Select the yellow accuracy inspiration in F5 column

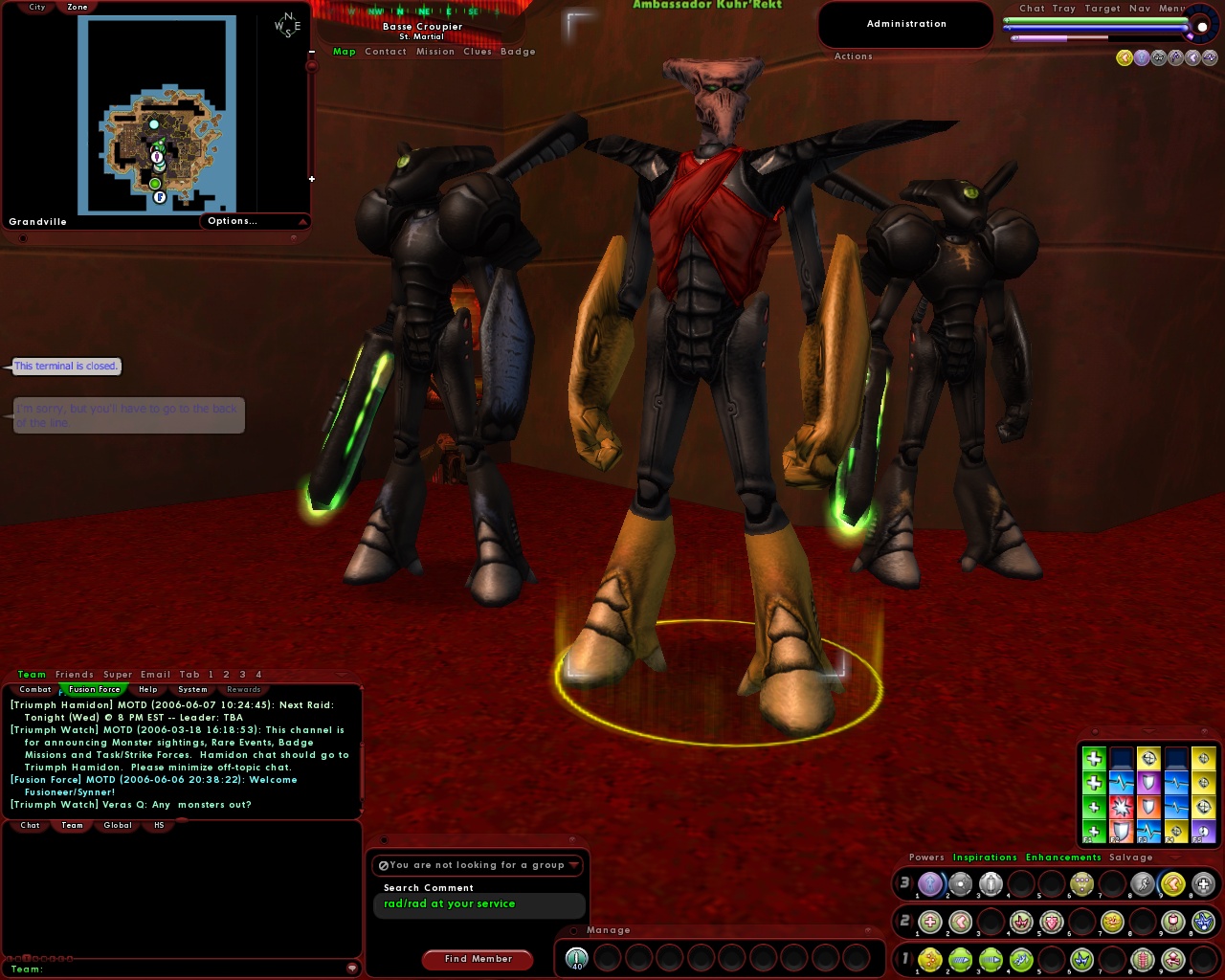pyautogui.click(x=1204, y=758)
